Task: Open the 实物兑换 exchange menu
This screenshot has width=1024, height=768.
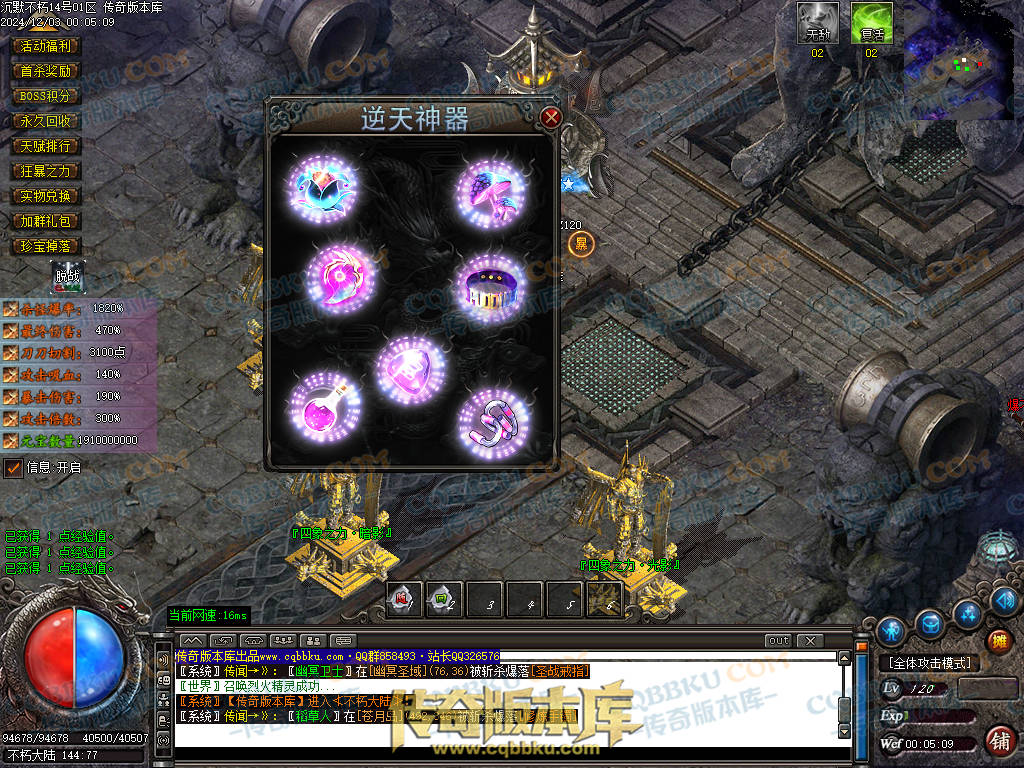Action: click(46, 196)
